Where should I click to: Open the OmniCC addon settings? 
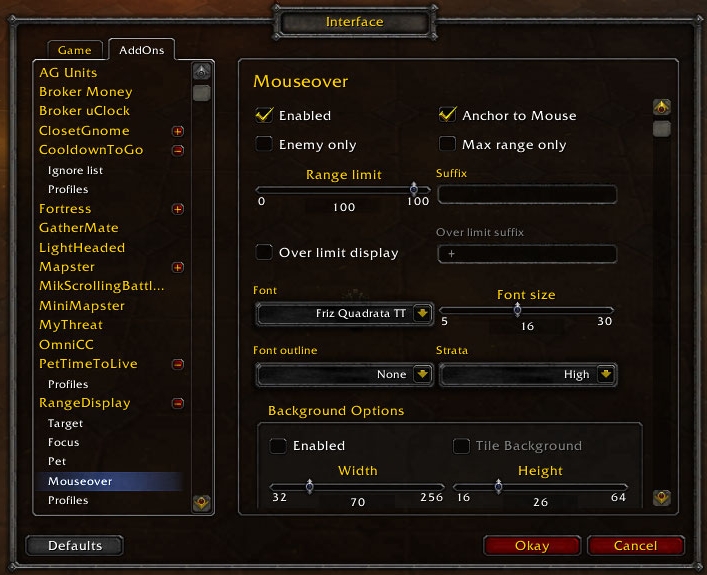tap(66, 344)
